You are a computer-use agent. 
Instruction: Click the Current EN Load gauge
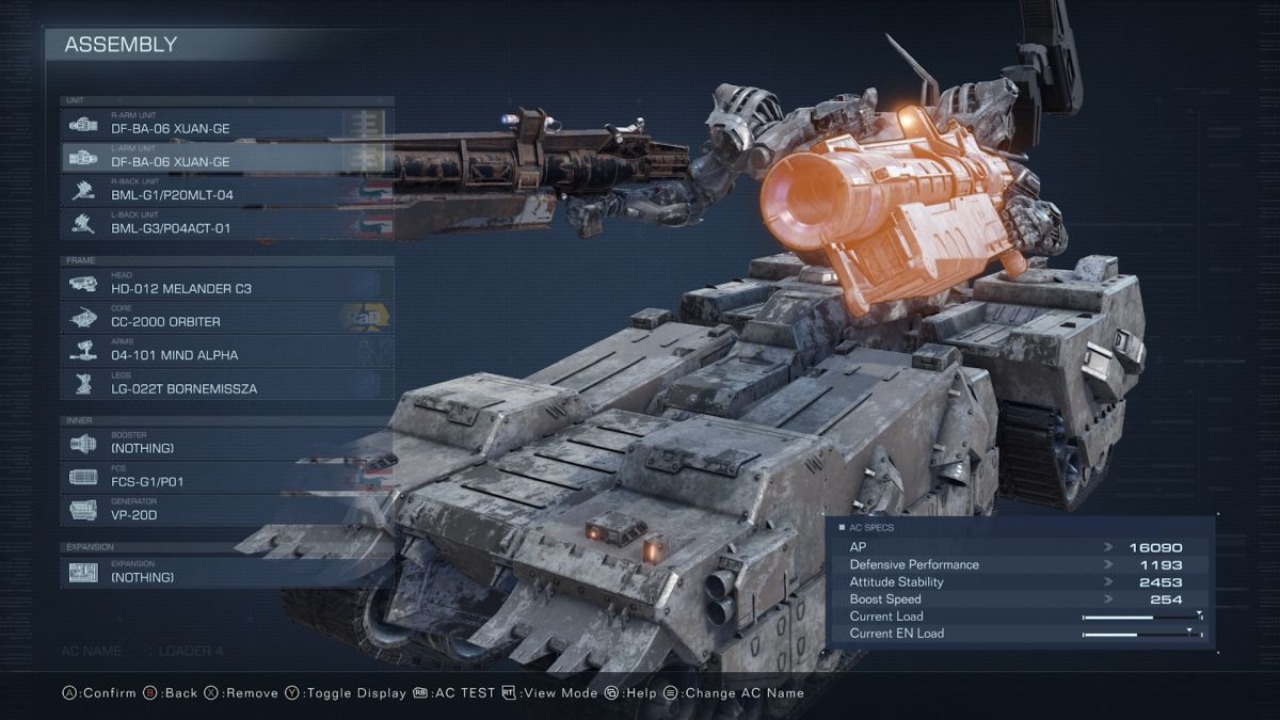1135,633
